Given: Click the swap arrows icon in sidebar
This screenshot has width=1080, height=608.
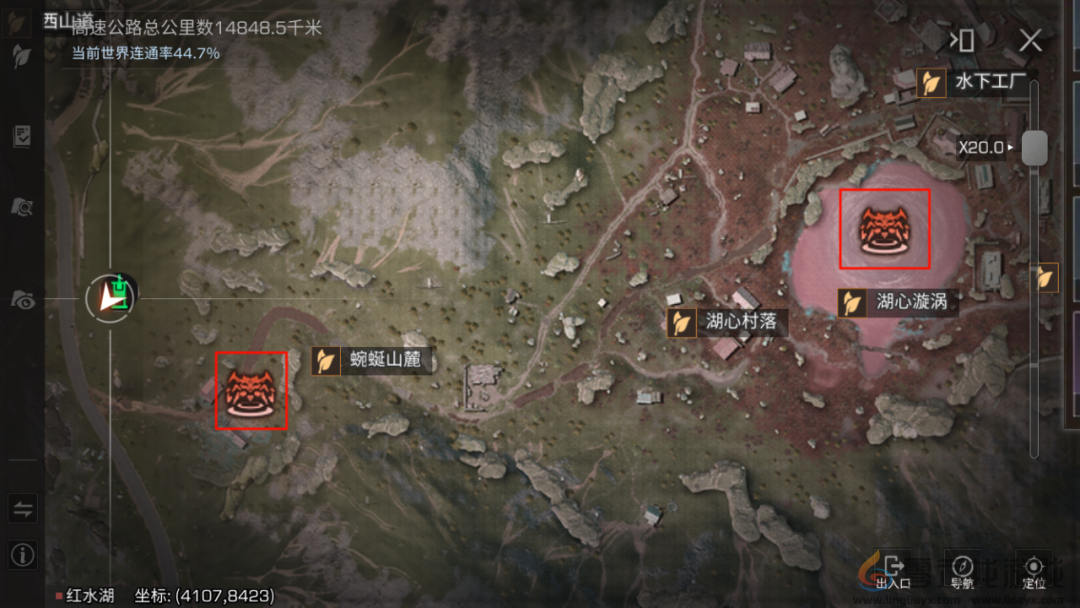Looking at the screenshot, I should tap(22, 509).
